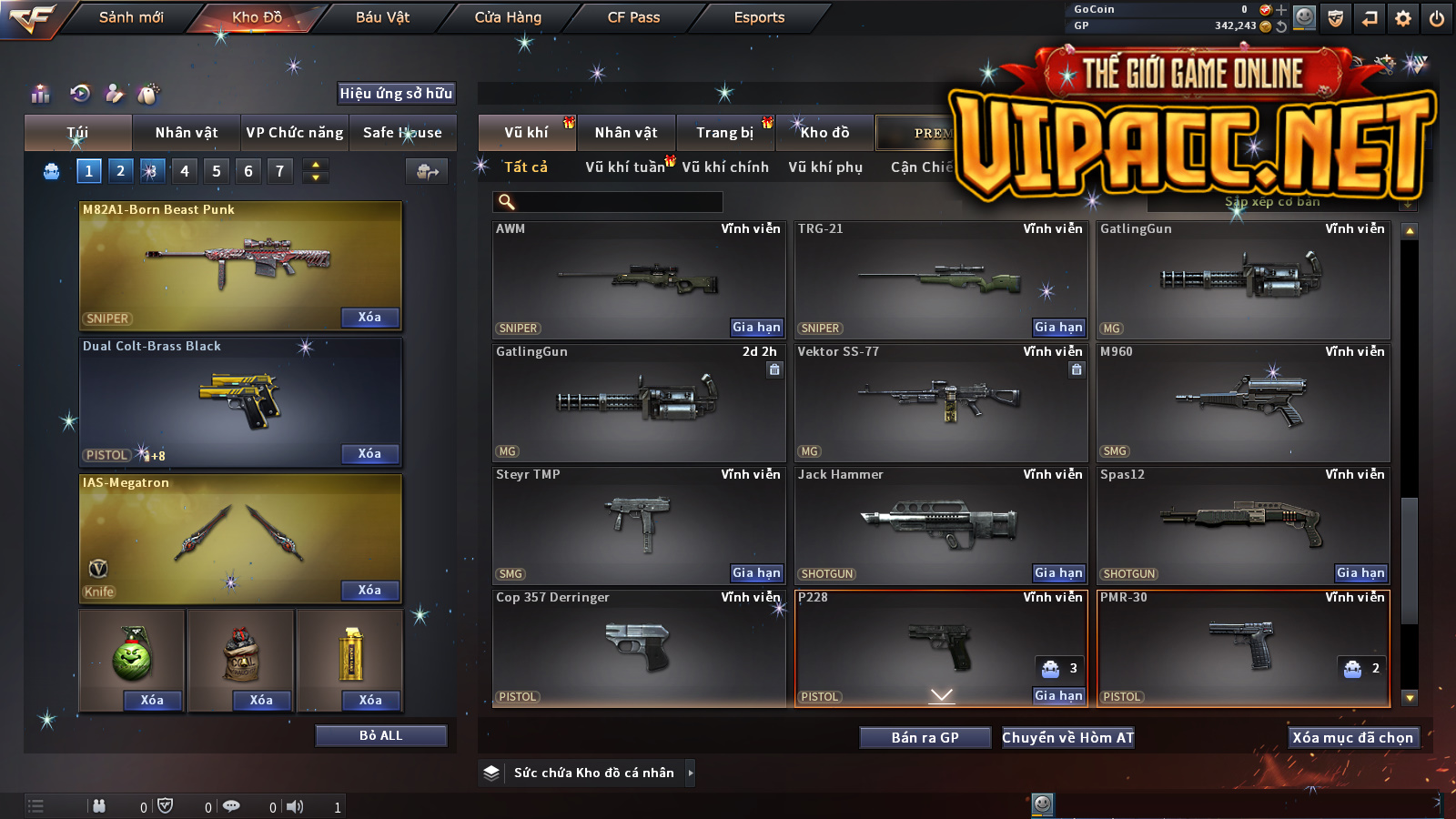Viewport: 1456px width, 819px height.
Task: Filter by Vũ khí chính category
Action: pyautogui.click(x=725, y=167)
